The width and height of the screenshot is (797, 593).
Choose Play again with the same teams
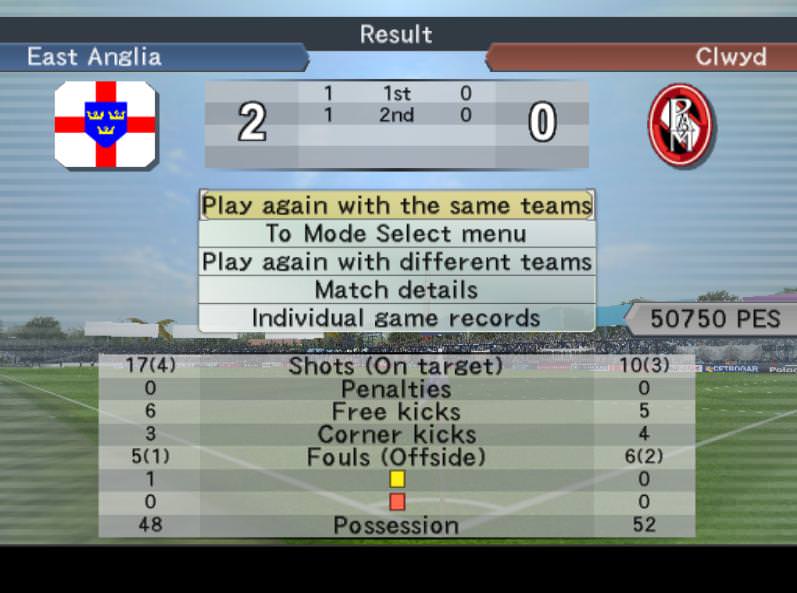click(x=397, y=205)
